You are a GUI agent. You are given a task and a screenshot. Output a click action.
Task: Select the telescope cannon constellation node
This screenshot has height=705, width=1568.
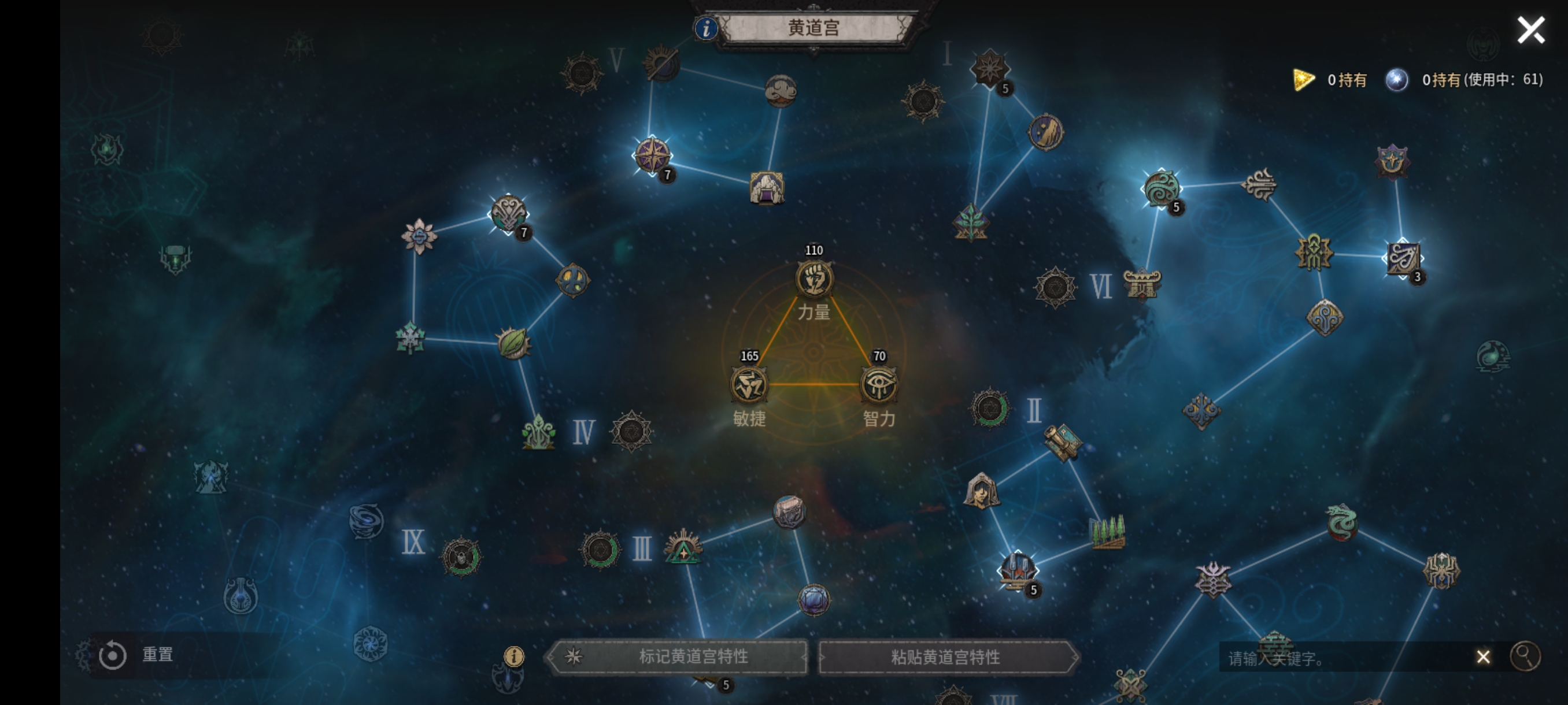coord(1063,441)
